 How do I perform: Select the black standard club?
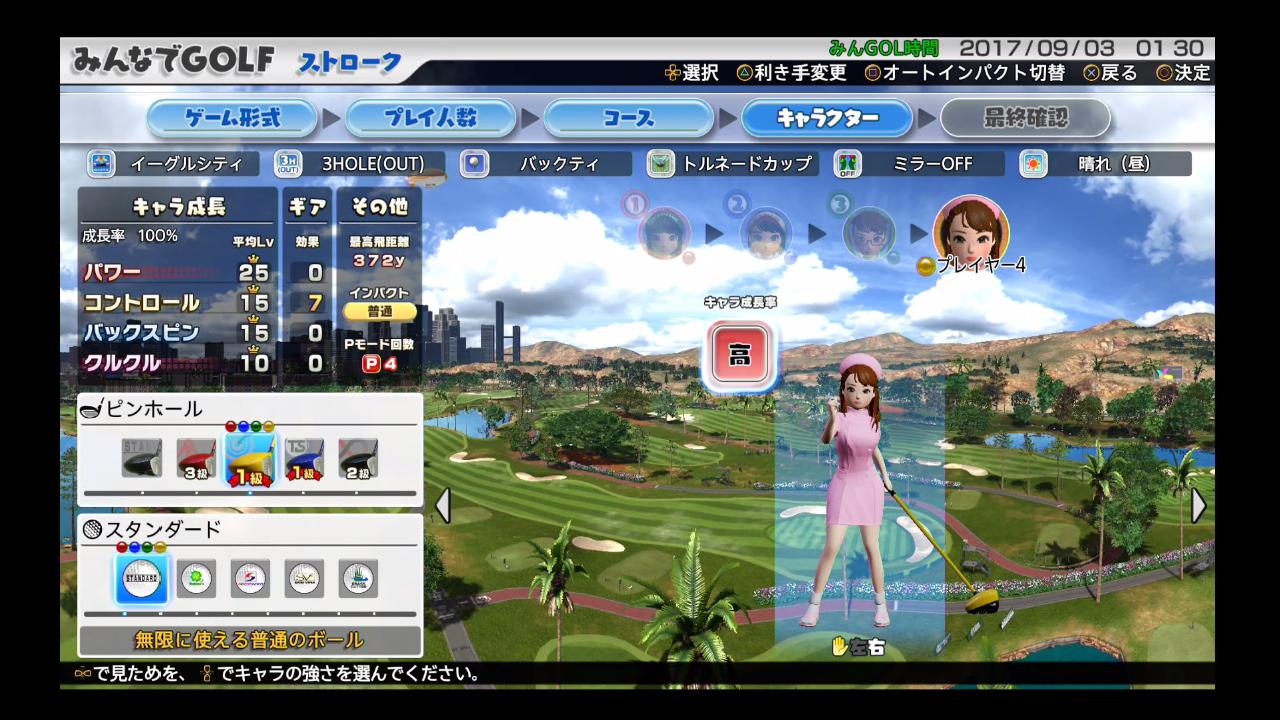tap(142, 458)
